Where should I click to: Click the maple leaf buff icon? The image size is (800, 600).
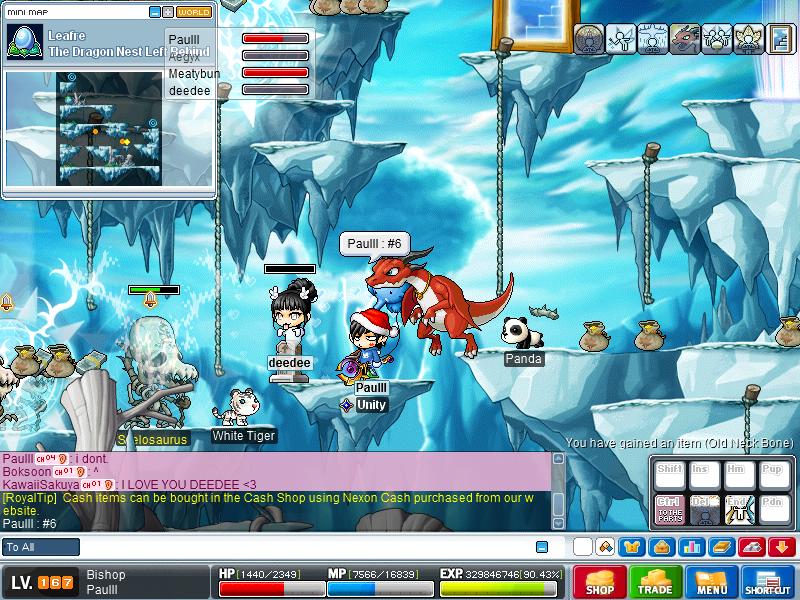[746, 38]
